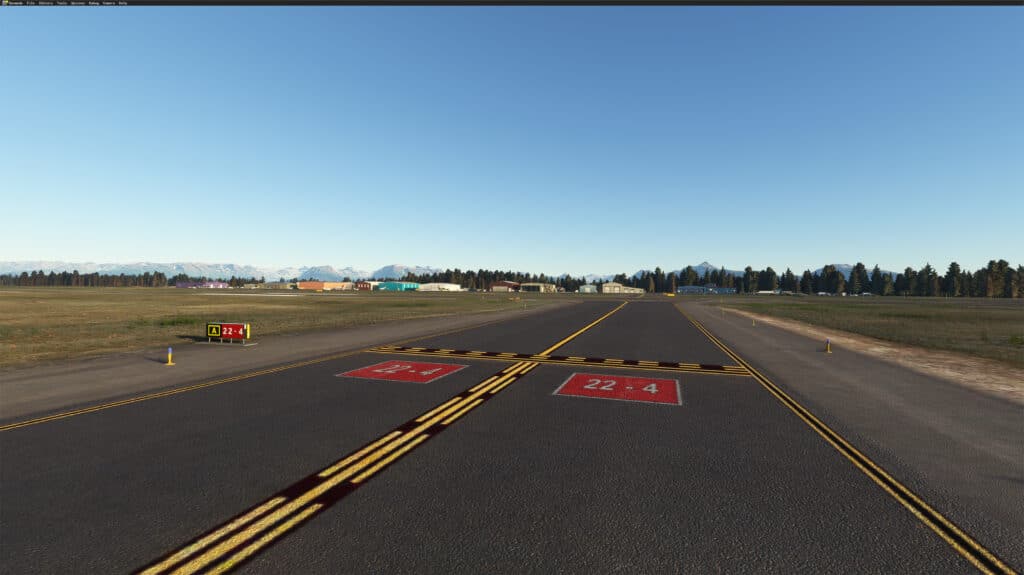This screenshot has width=1024, height=575.
Task: Open the Help menu
Action: pos(123,3)
